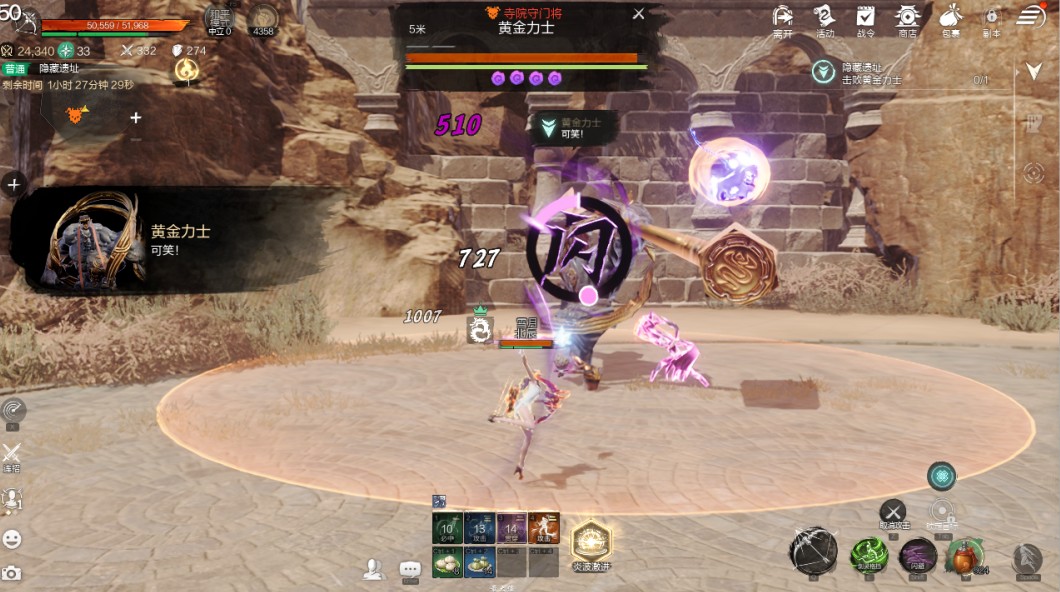Open the striped main menu icon
The image size is (1060, 592).
click(1031, 16)
